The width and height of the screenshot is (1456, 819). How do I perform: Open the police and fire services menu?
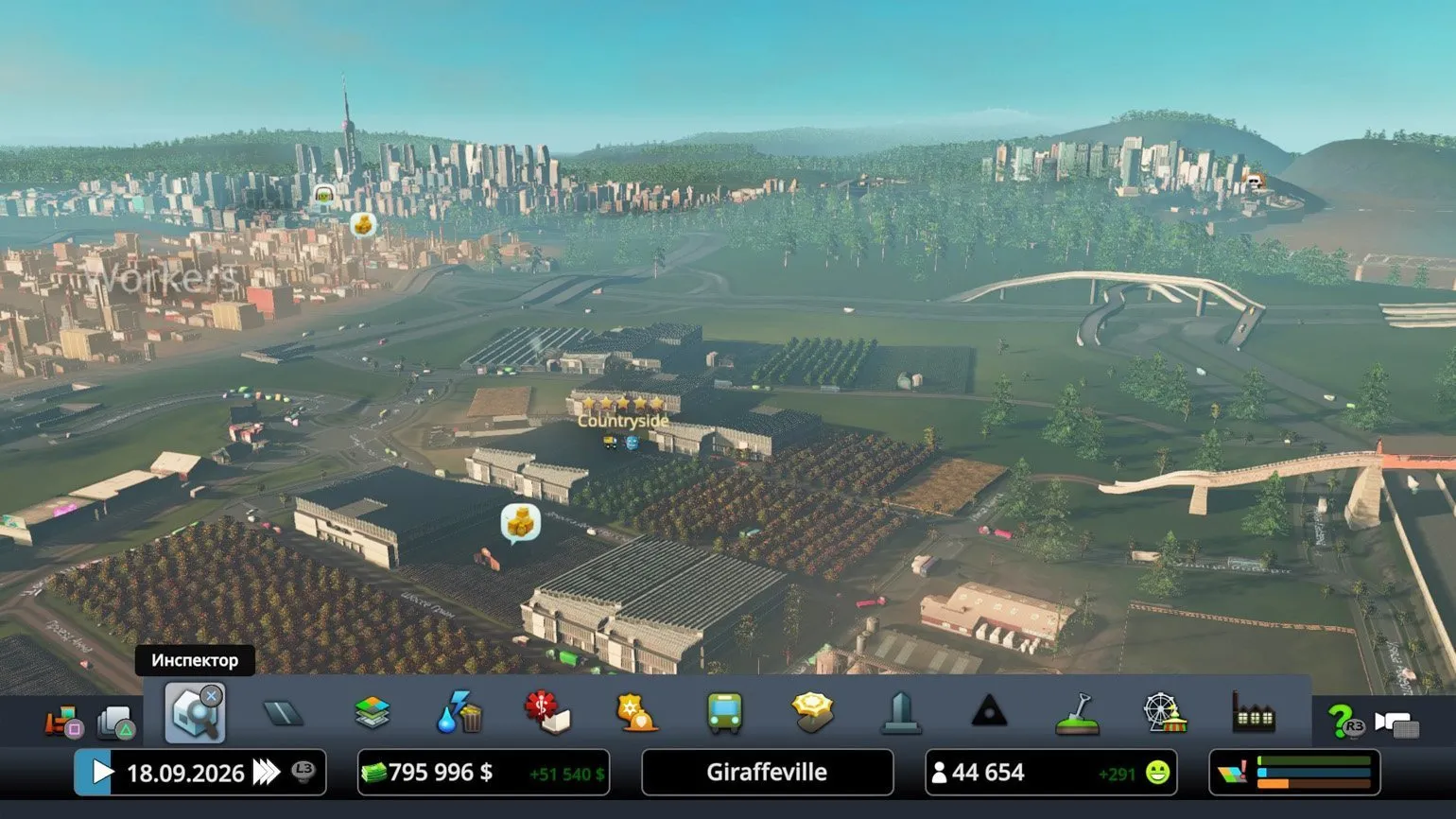pyautogui.click(x=636, y=713)
